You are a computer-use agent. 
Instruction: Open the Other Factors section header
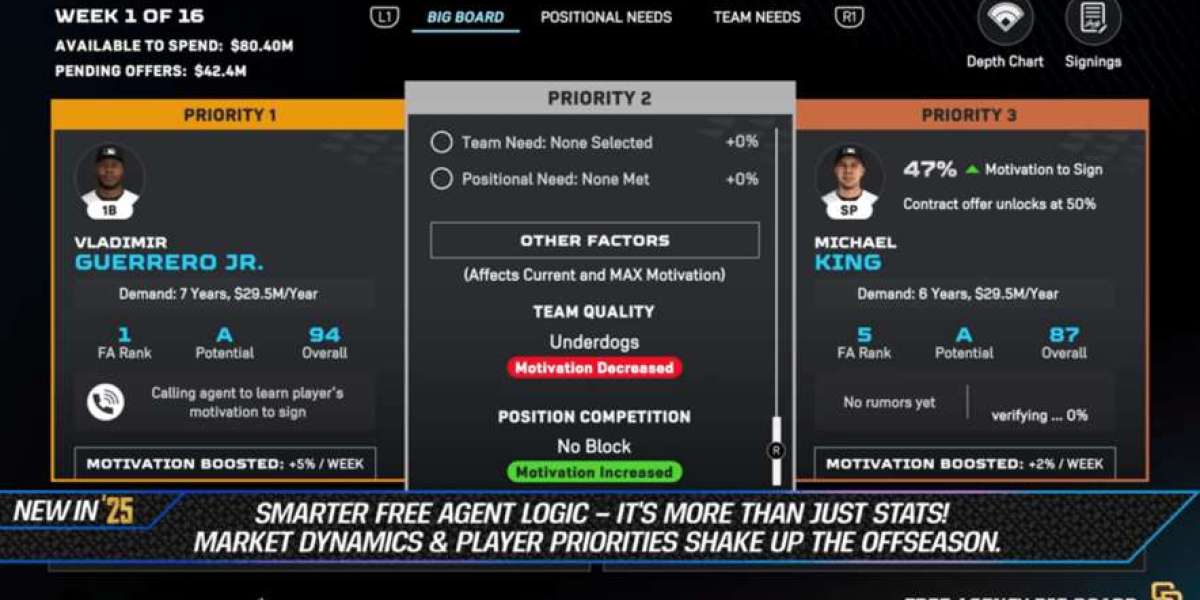[594, 240]
